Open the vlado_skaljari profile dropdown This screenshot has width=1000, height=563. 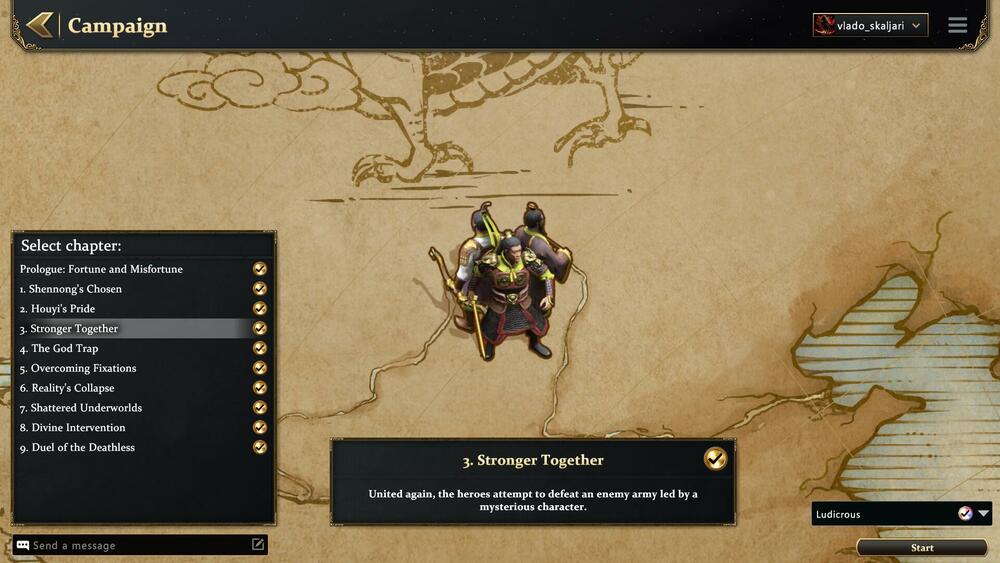click(870, 25)
